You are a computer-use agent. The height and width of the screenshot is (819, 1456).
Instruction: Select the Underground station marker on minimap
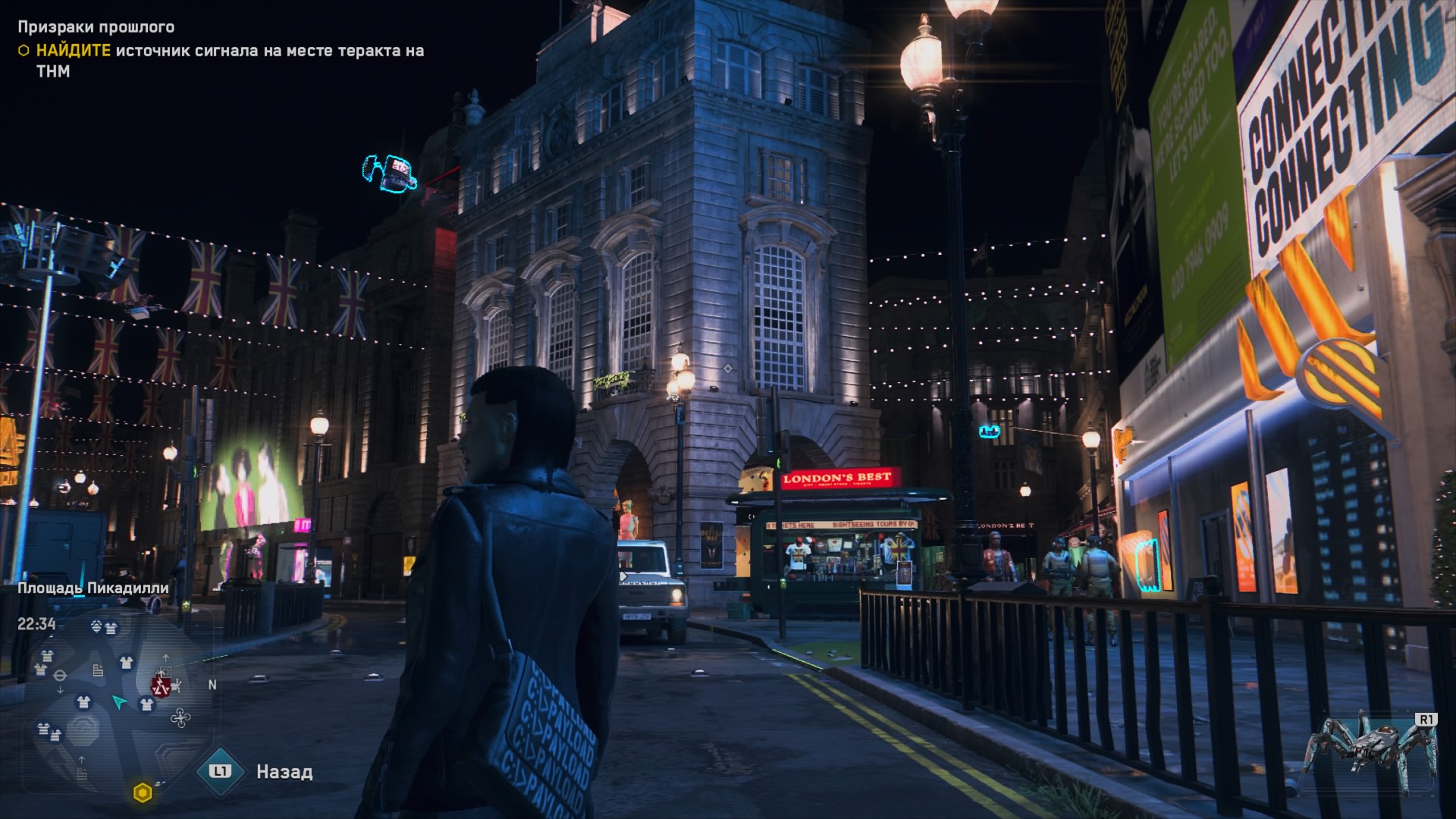(x=61, y=675)
